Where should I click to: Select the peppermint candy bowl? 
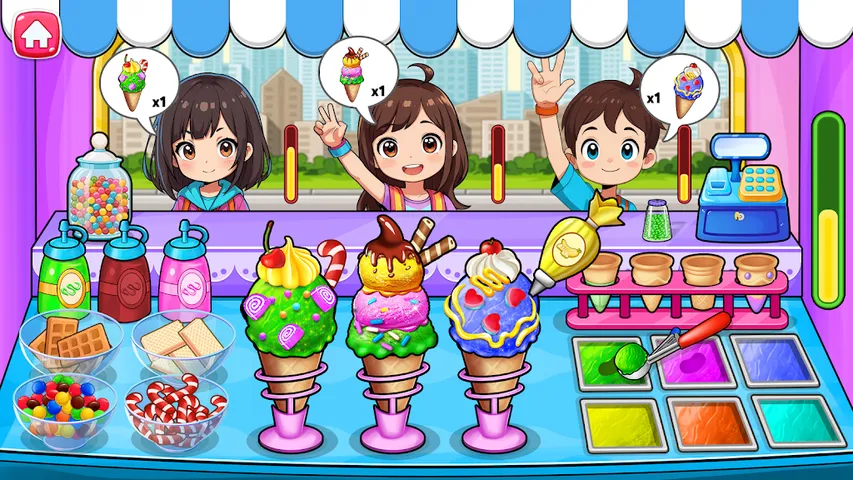point(178,407)
